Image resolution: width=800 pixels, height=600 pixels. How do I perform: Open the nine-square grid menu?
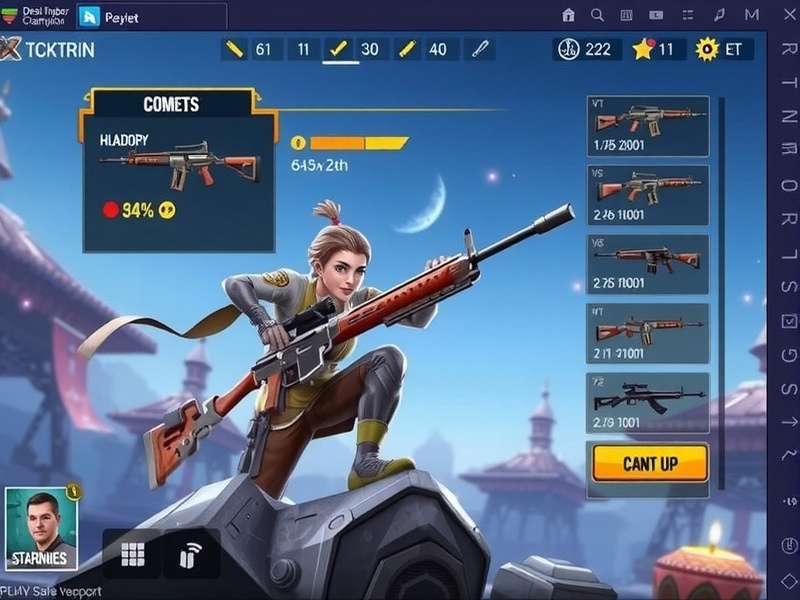click(x=132, y=555)
